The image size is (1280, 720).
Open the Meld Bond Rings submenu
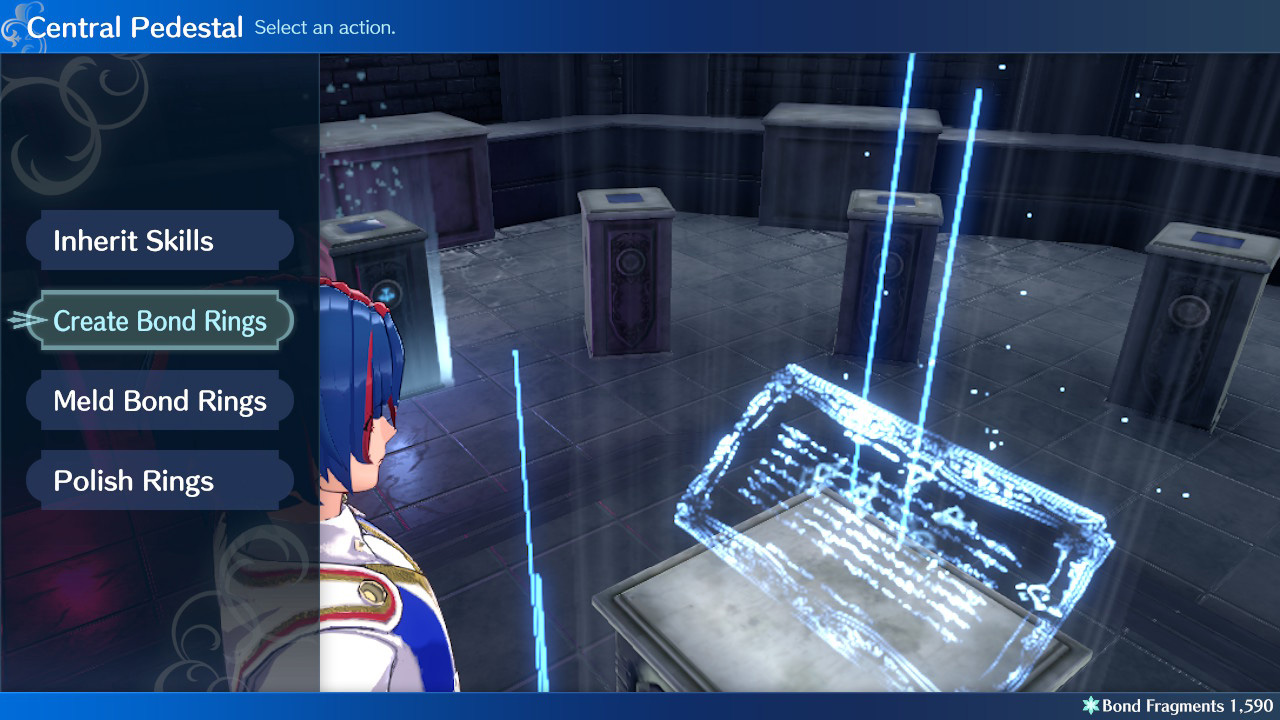pos(160,400)
